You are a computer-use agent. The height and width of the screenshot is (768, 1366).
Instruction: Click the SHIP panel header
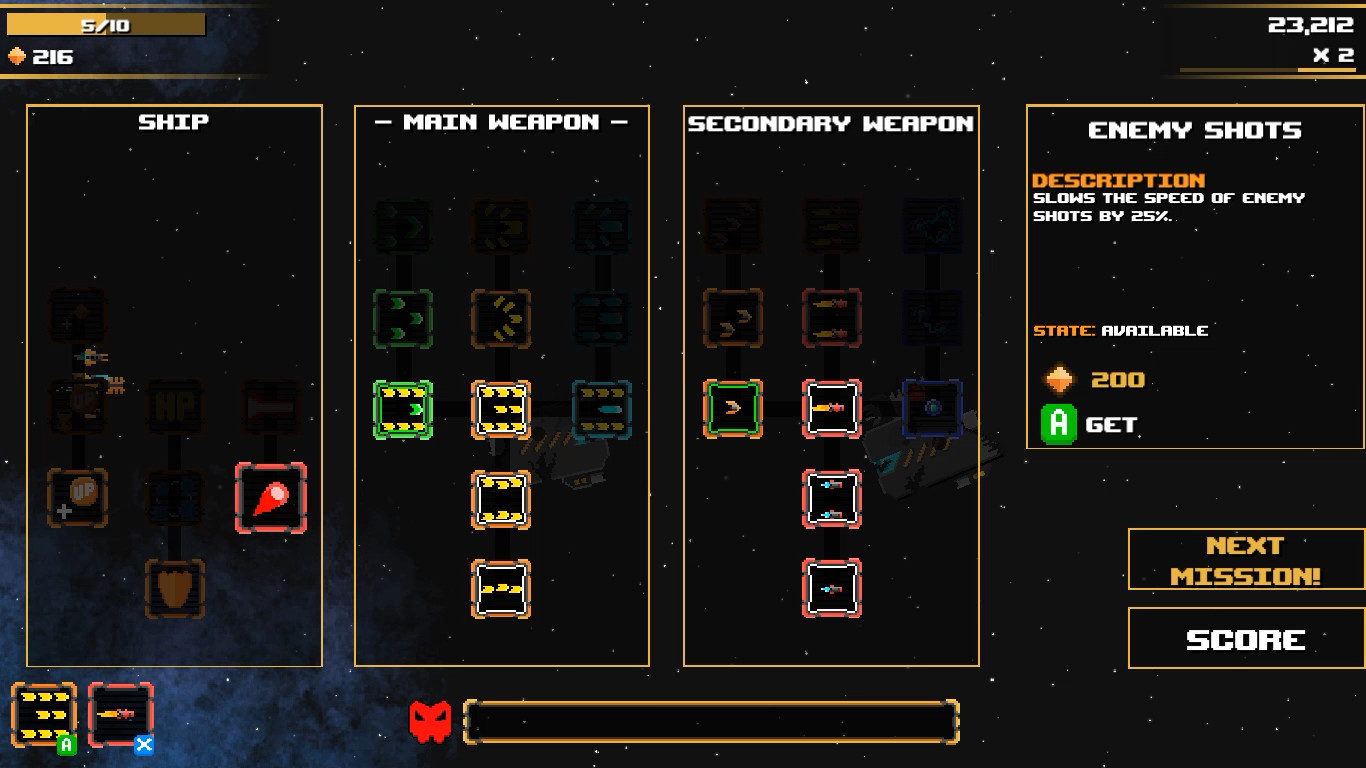(172, 122)
